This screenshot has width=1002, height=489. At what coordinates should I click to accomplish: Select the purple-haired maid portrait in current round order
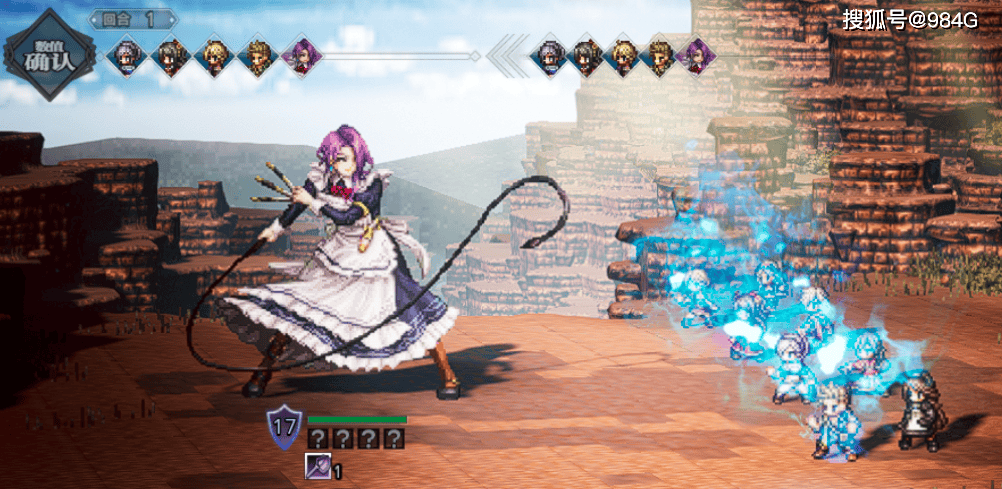[299, 54]
